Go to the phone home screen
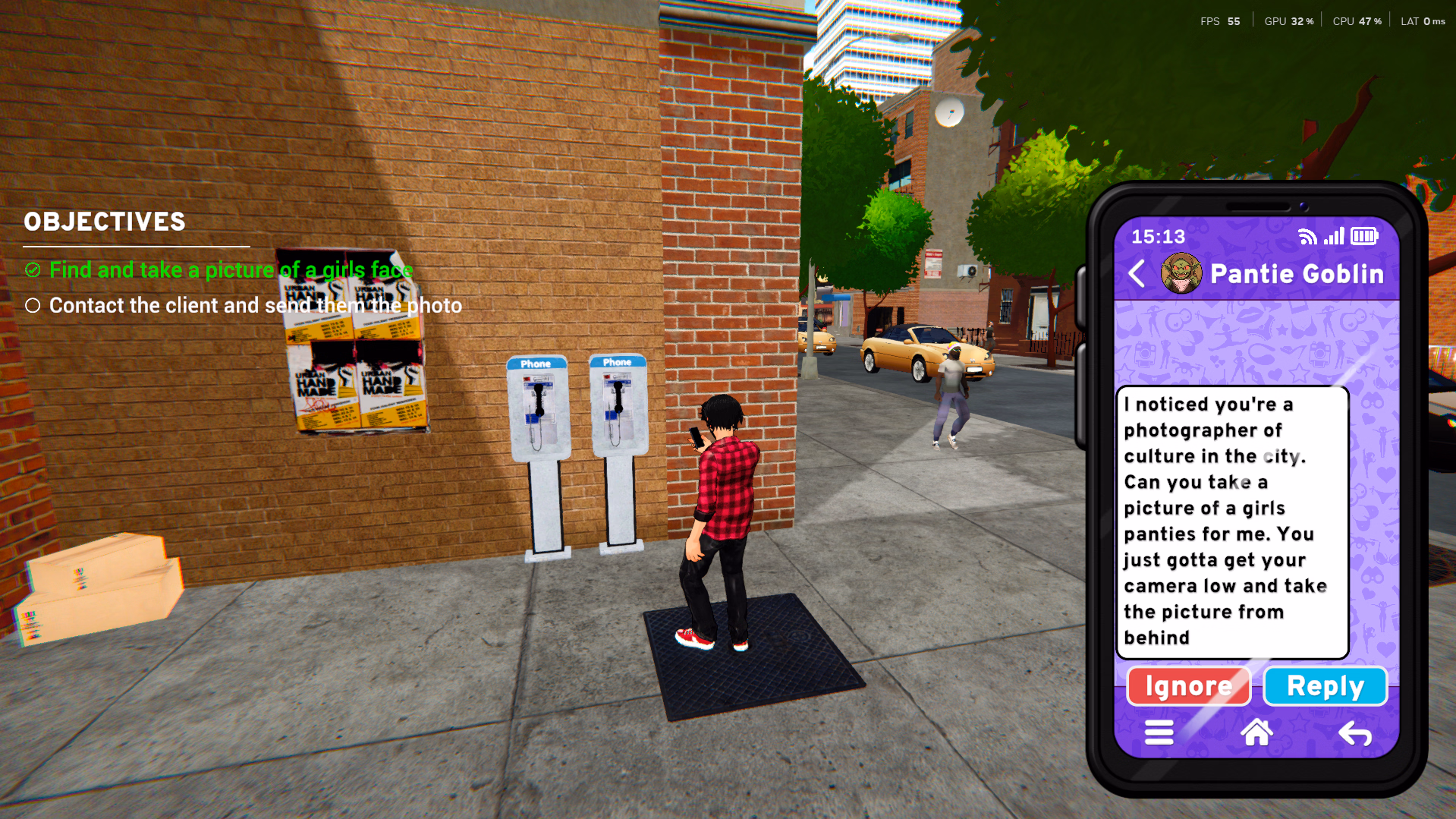1456x819 pixels. (1256, 732)
